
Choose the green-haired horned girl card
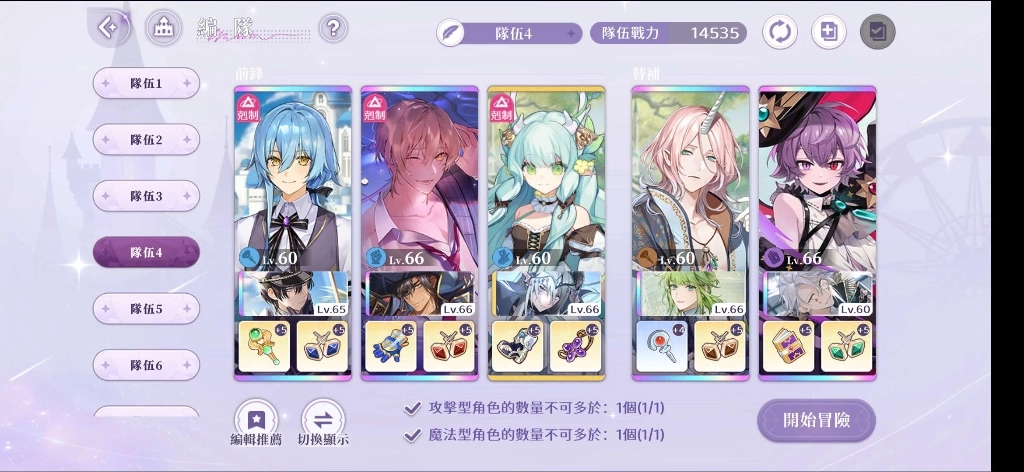click(546, 180)
